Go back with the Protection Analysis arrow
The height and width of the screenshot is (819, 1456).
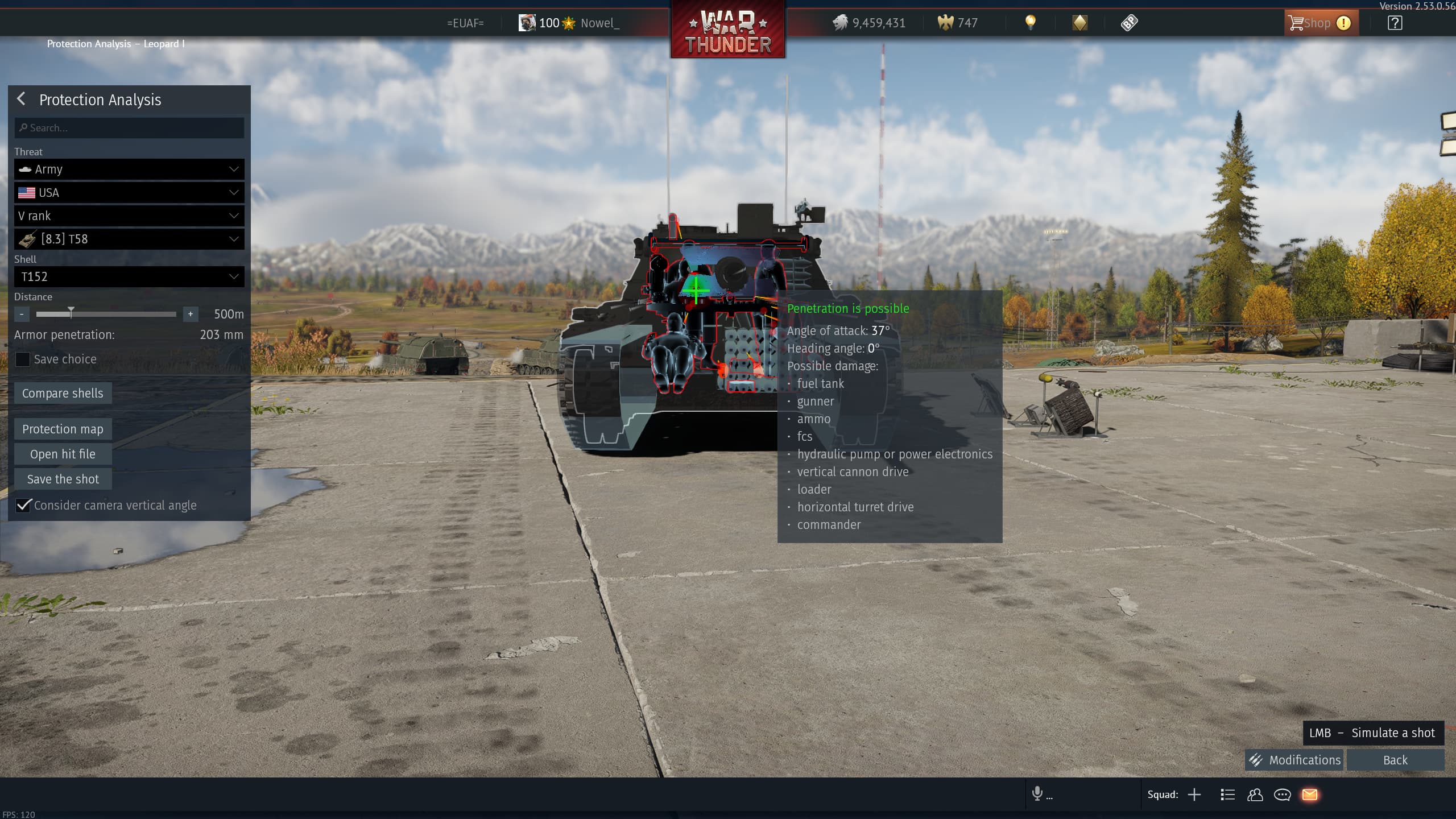22,100
